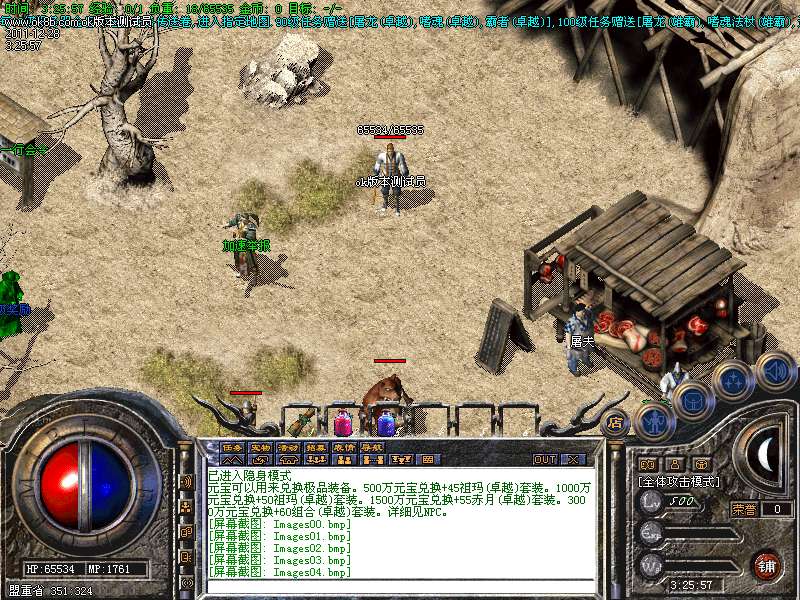Close the game with the X button

pos(573,460)
